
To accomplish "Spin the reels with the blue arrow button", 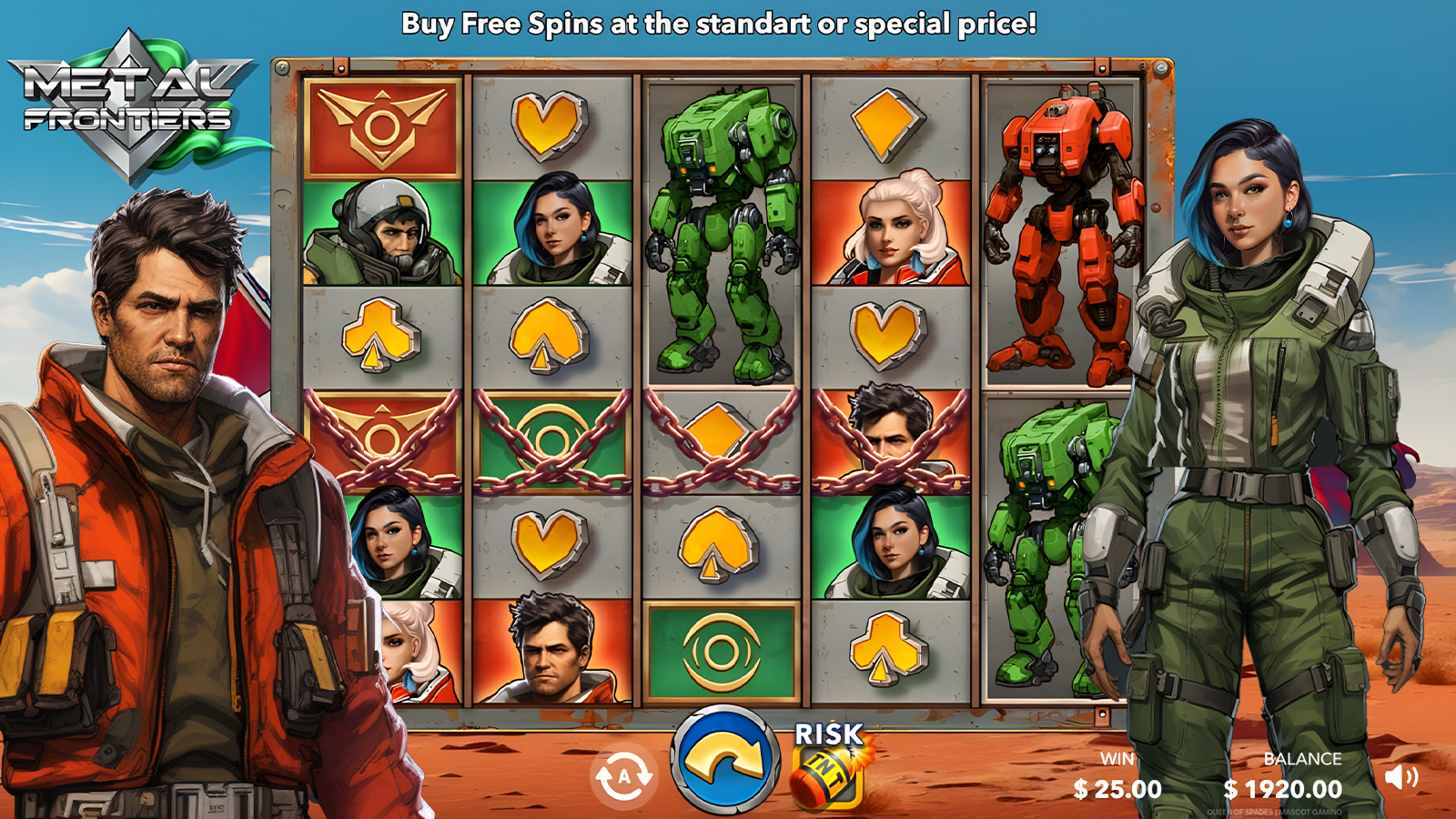I will tap(724, 761).
